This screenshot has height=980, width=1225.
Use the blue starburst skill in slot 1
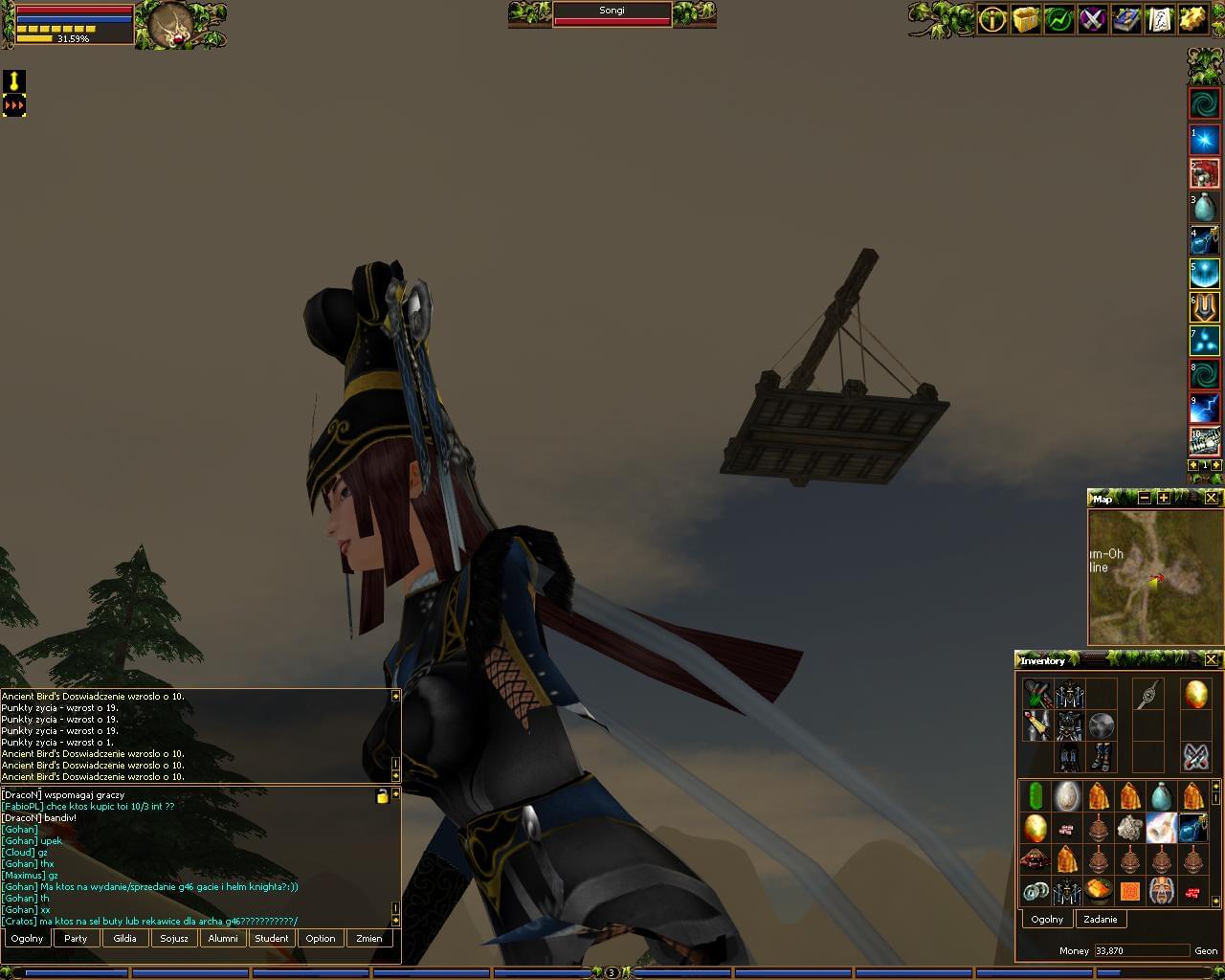tap(1204, 141)
